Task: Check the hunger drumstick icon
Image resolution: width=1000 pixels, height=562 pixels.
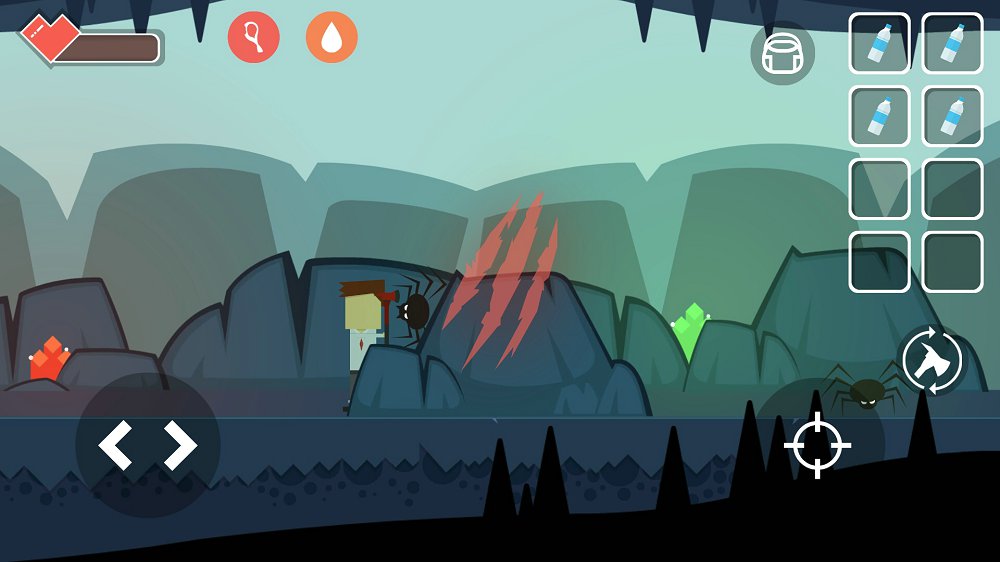Action: 253,37
